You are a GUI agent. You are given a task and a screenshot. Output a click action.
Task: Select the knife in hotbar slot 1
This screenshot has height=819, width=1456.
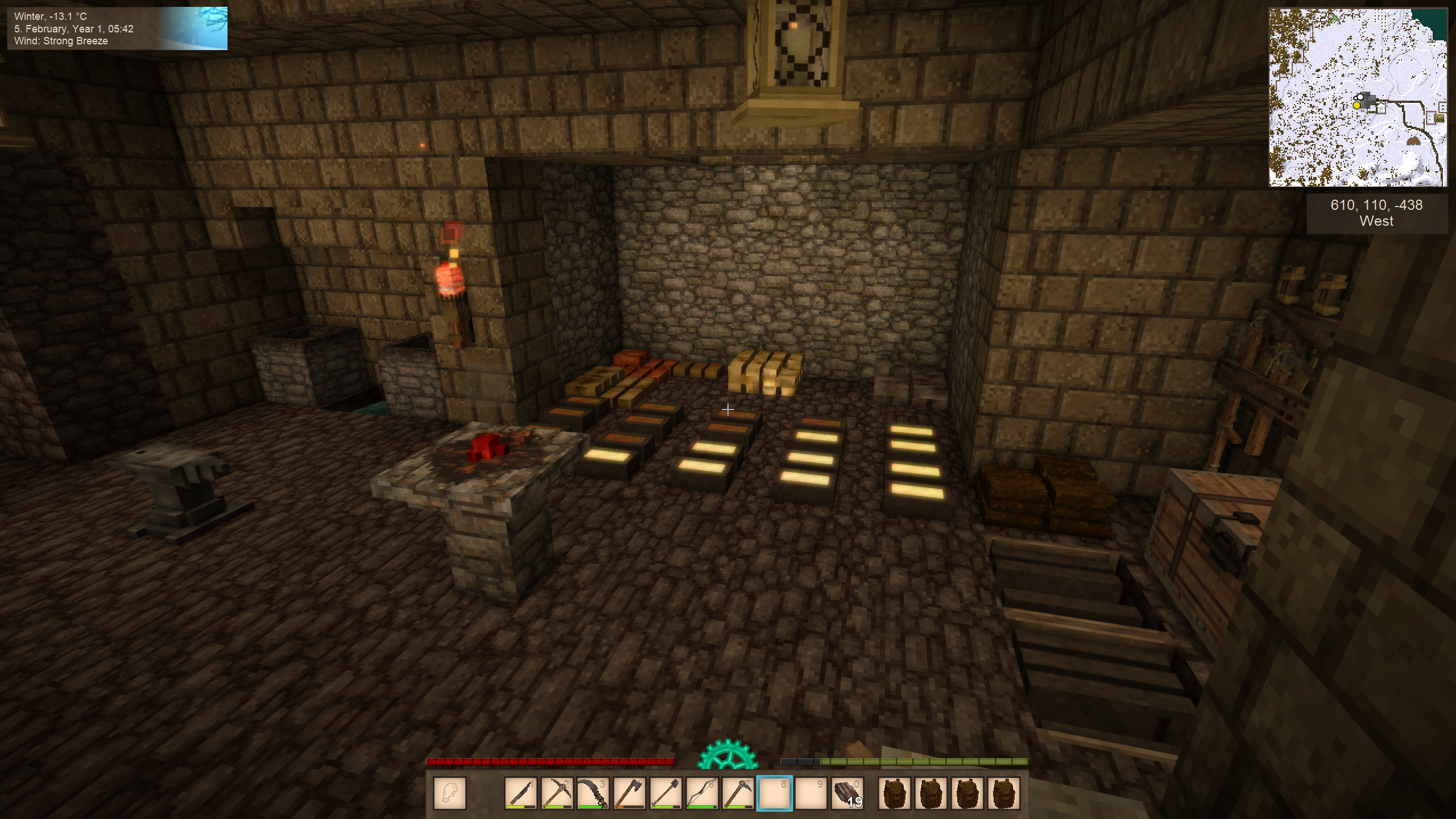coord(520,793)
